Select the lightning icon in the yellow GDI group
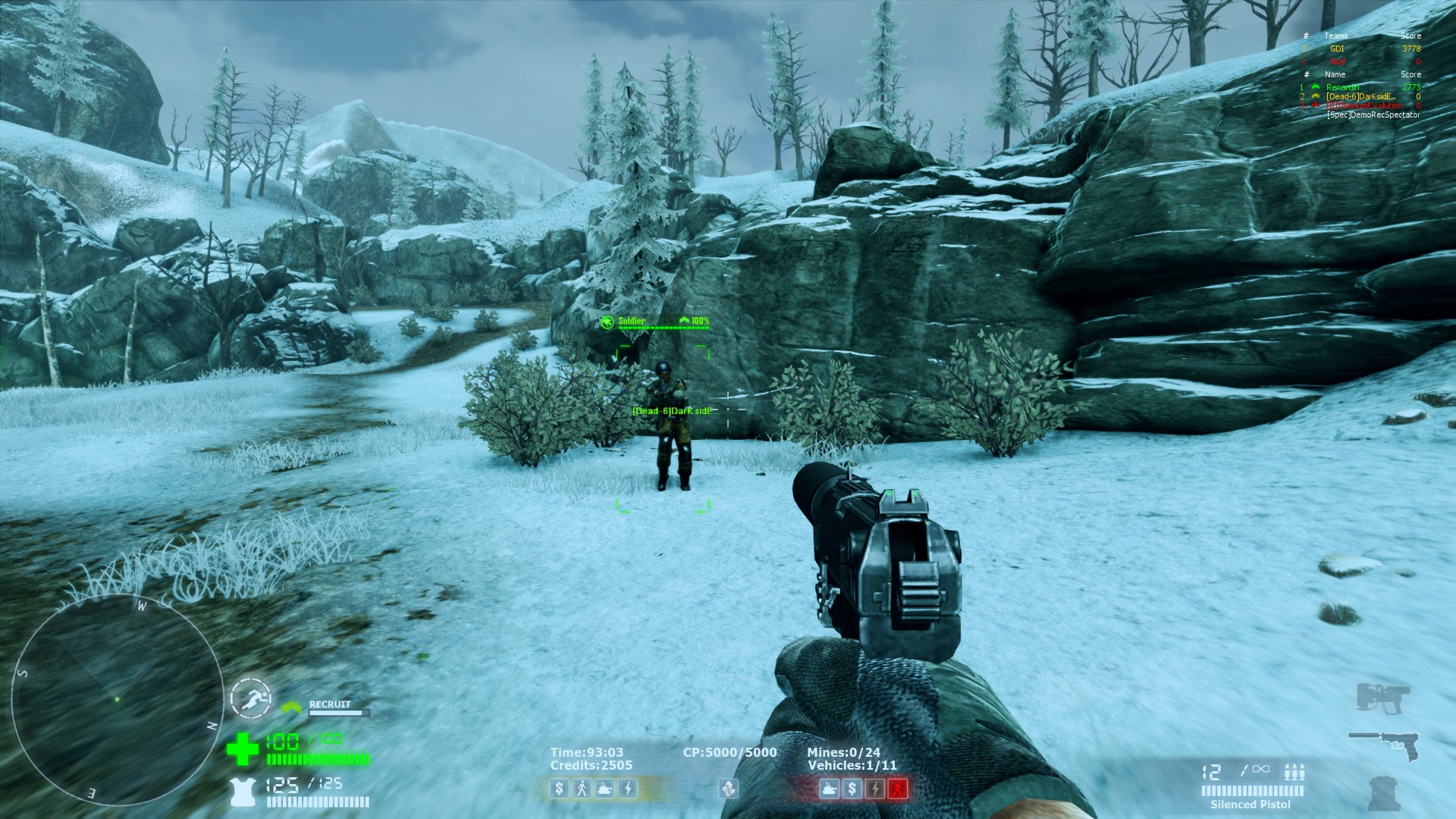1456x819 pixels. point(627,789)
